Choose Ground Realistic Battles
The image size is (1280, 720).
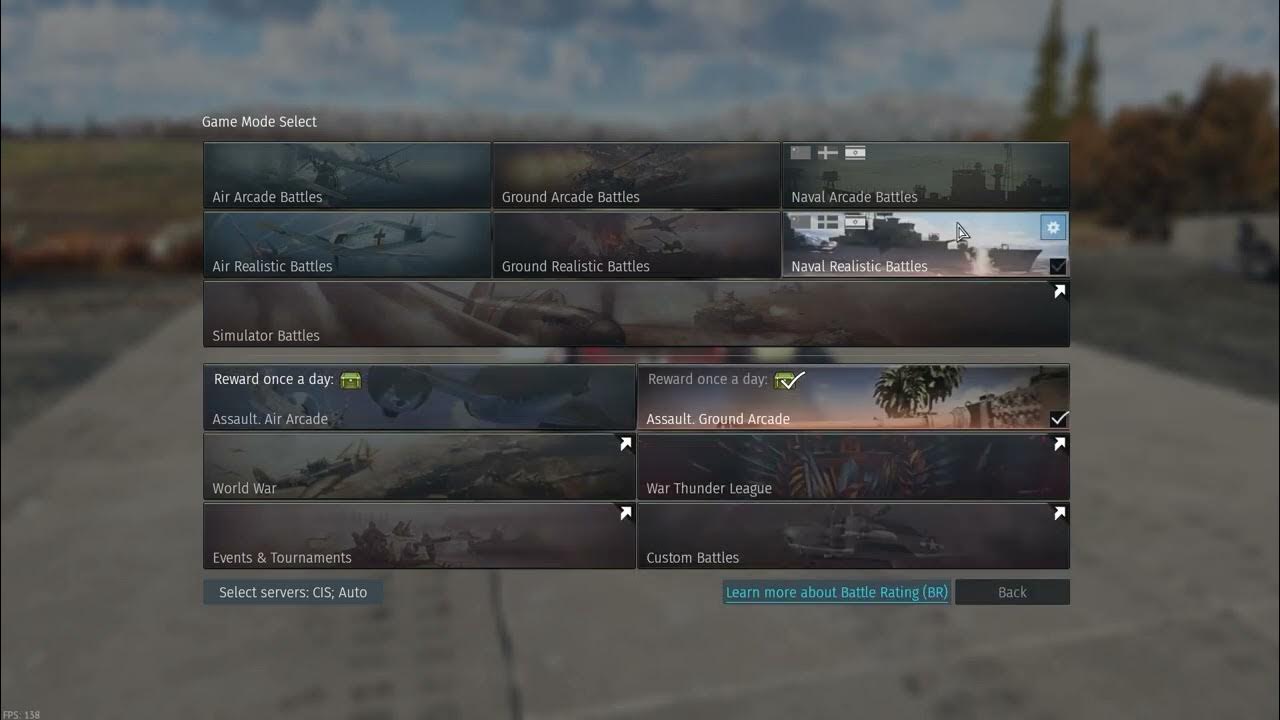tap(635, 244)
